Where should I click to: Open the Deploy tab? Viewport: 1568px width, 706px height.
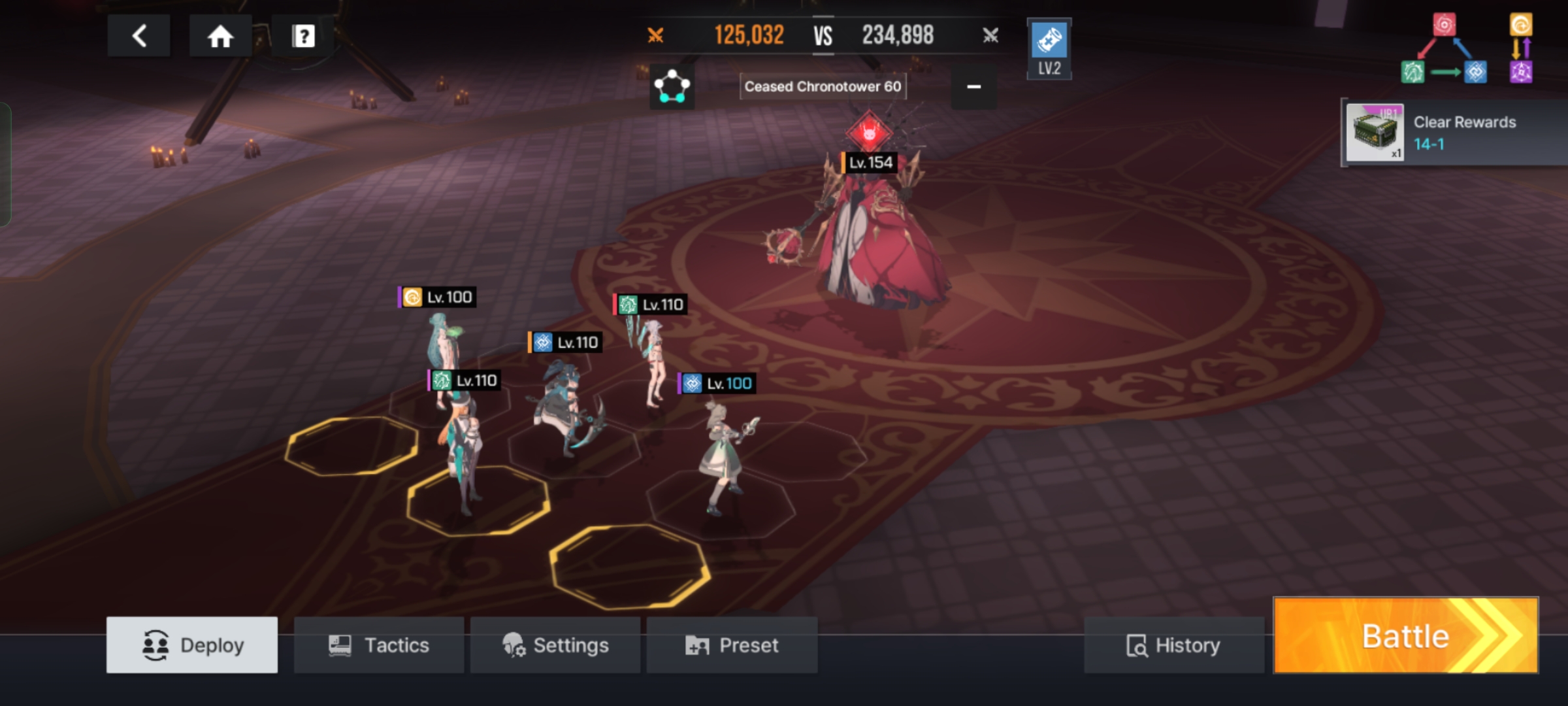point(192,645)
